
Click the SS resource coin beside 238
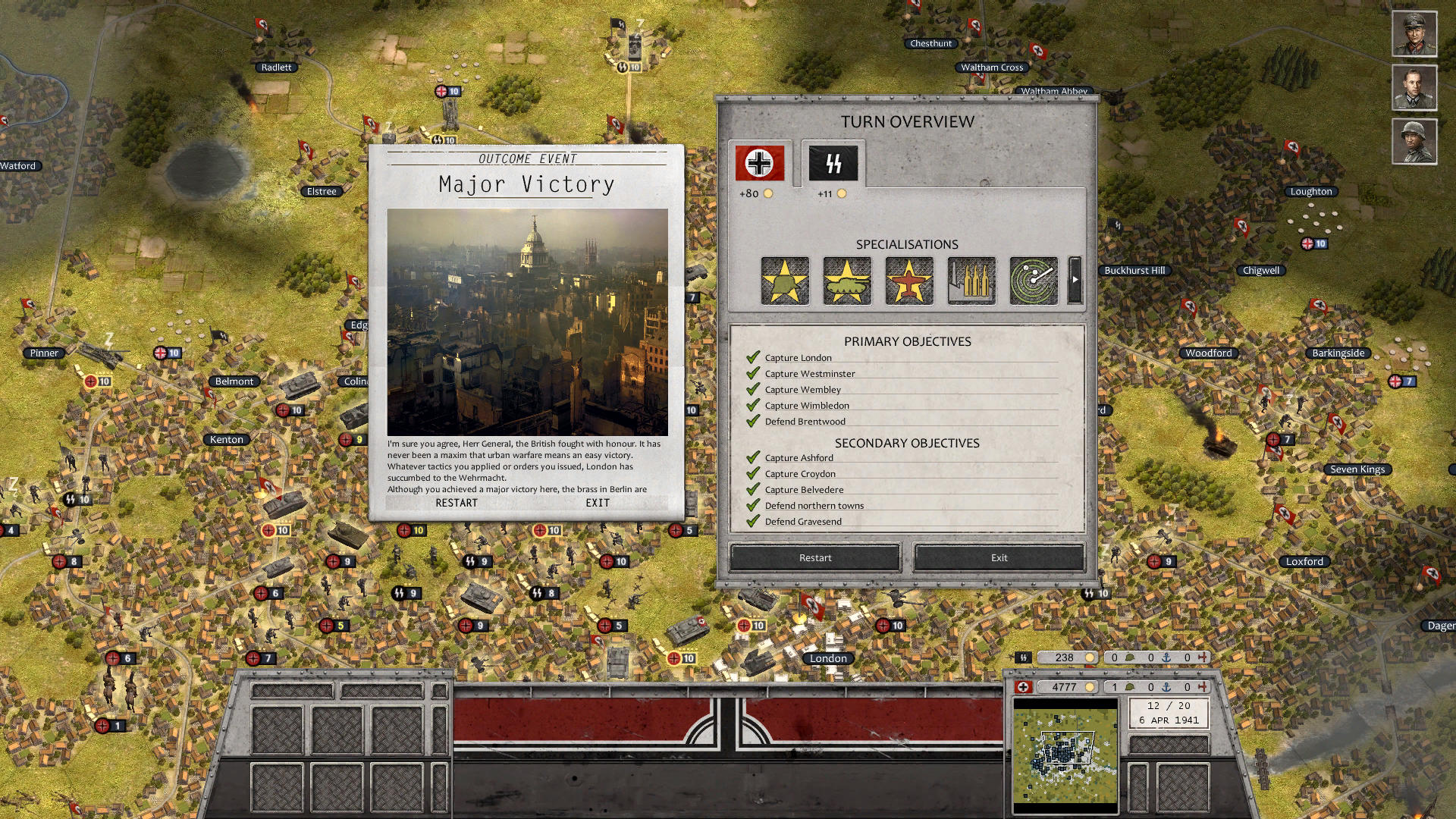click(x=1089, y=657)
